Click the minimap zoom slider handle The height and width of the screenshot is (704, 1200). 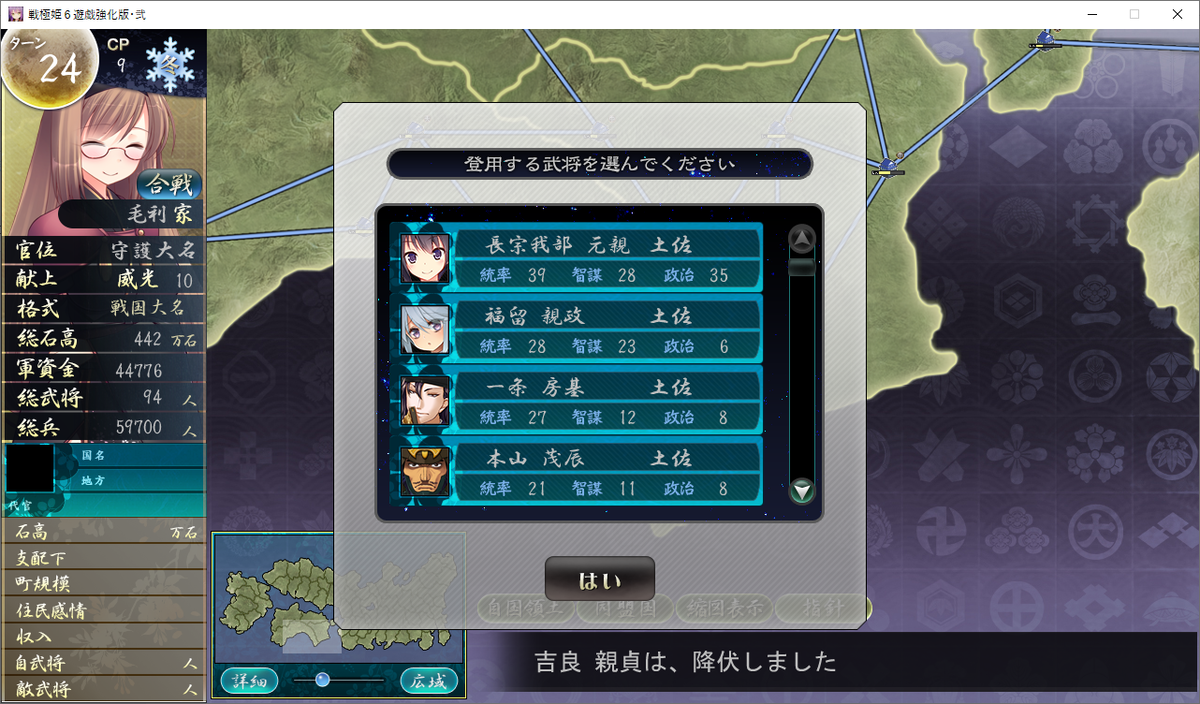click(322, 680)
